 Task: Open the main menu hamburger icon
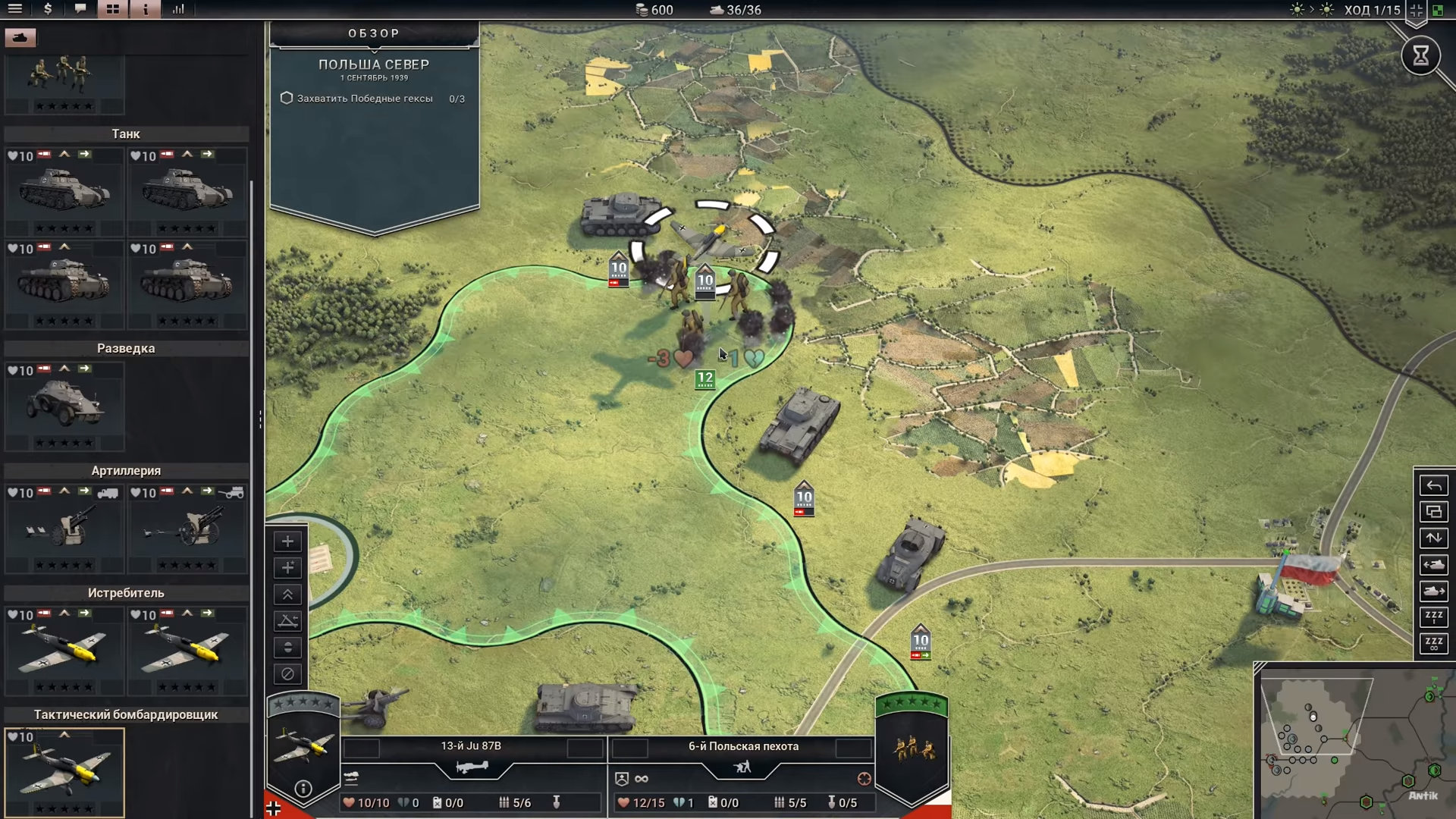click(x=14, y=9)
